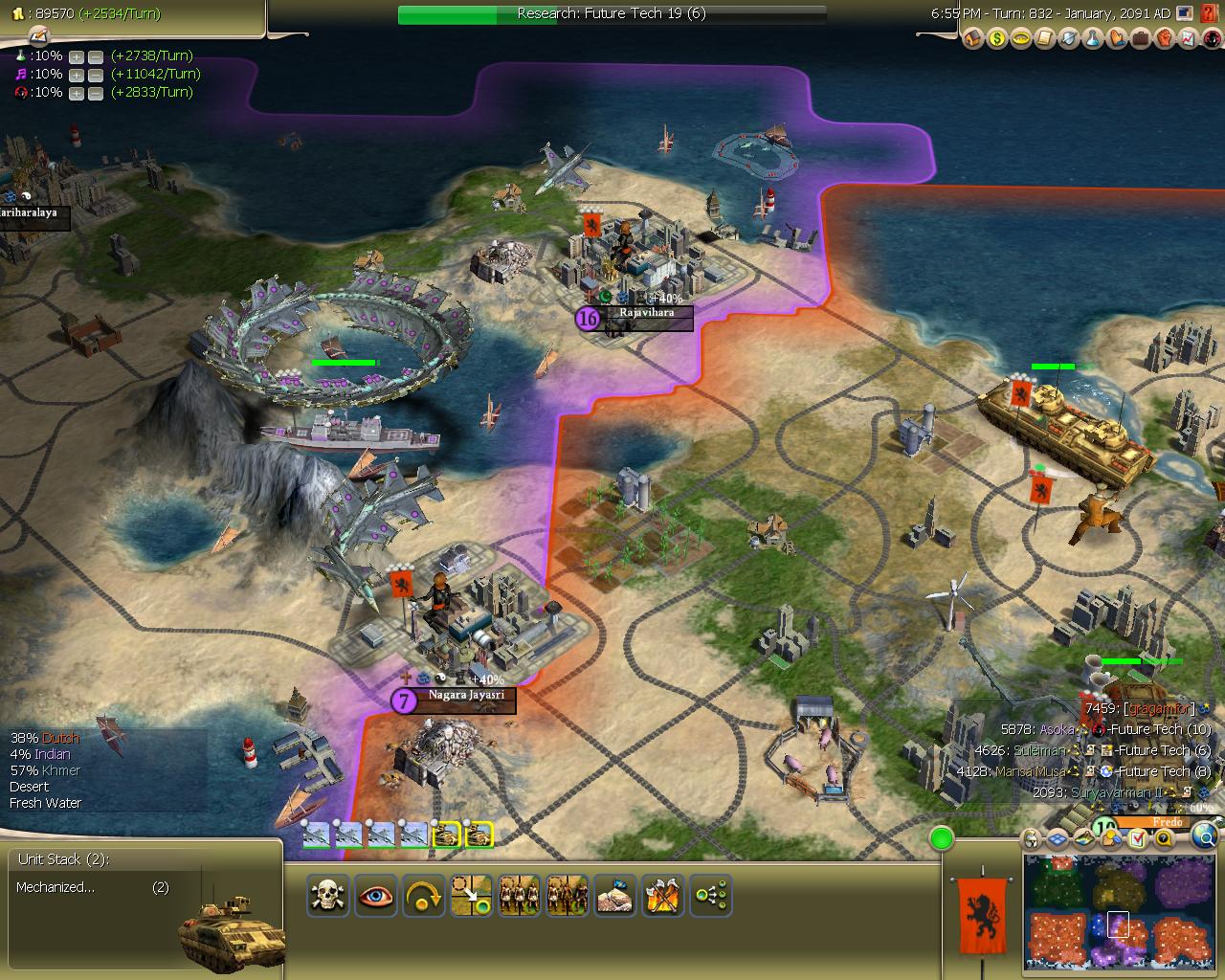Open the Domestic Advisor house icon

(971, 40)
